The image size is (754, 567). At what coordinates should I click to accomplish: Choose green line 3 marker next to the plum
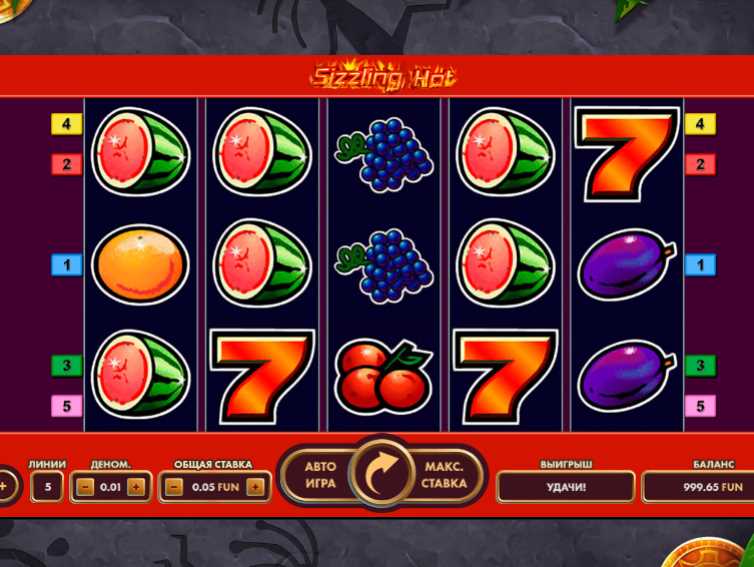pyautogui.click(x=700, y=365)
